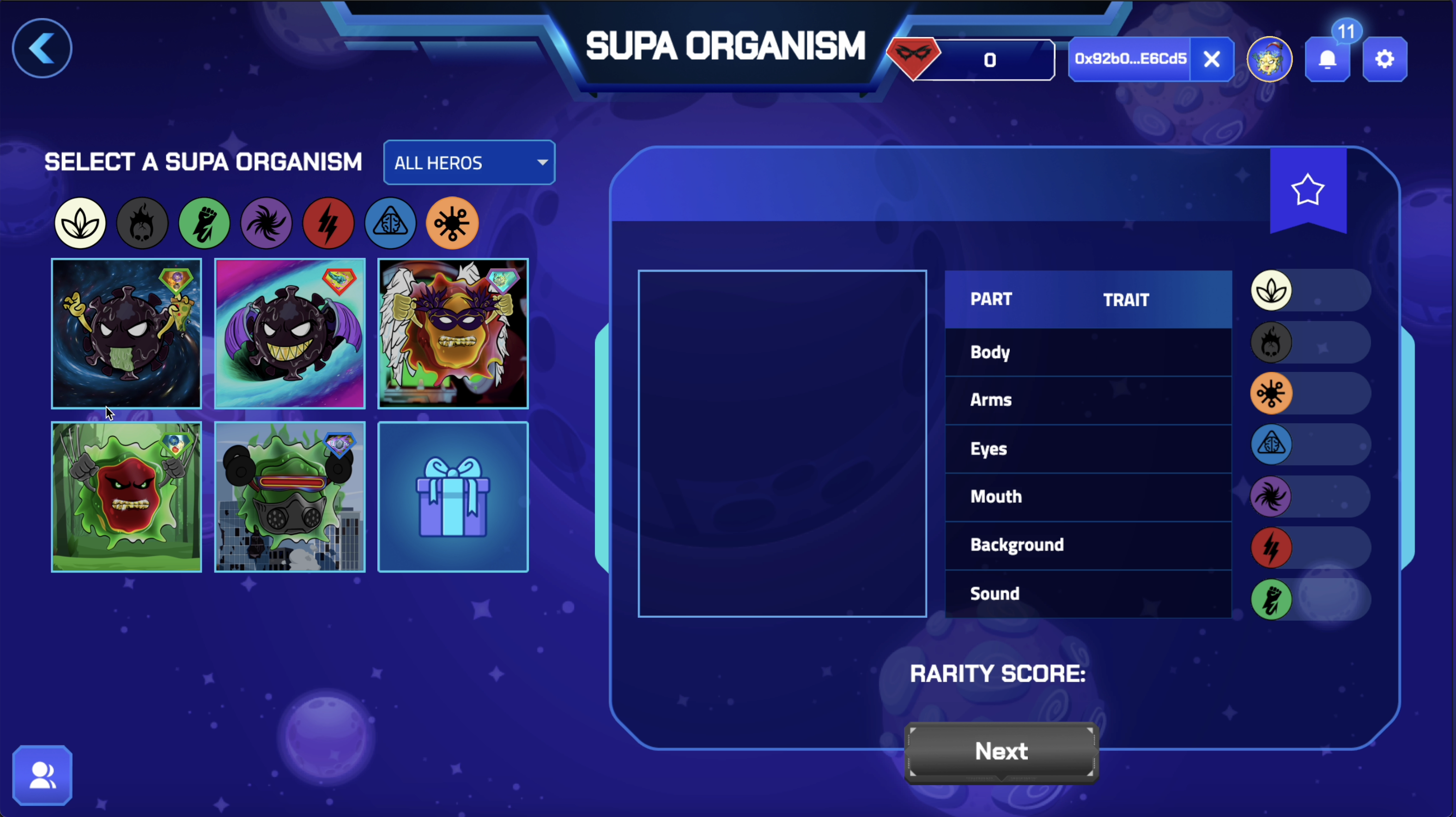1456x817 pixels.
Task: Go back using the arrow button
Action: [x=42, y=49]
